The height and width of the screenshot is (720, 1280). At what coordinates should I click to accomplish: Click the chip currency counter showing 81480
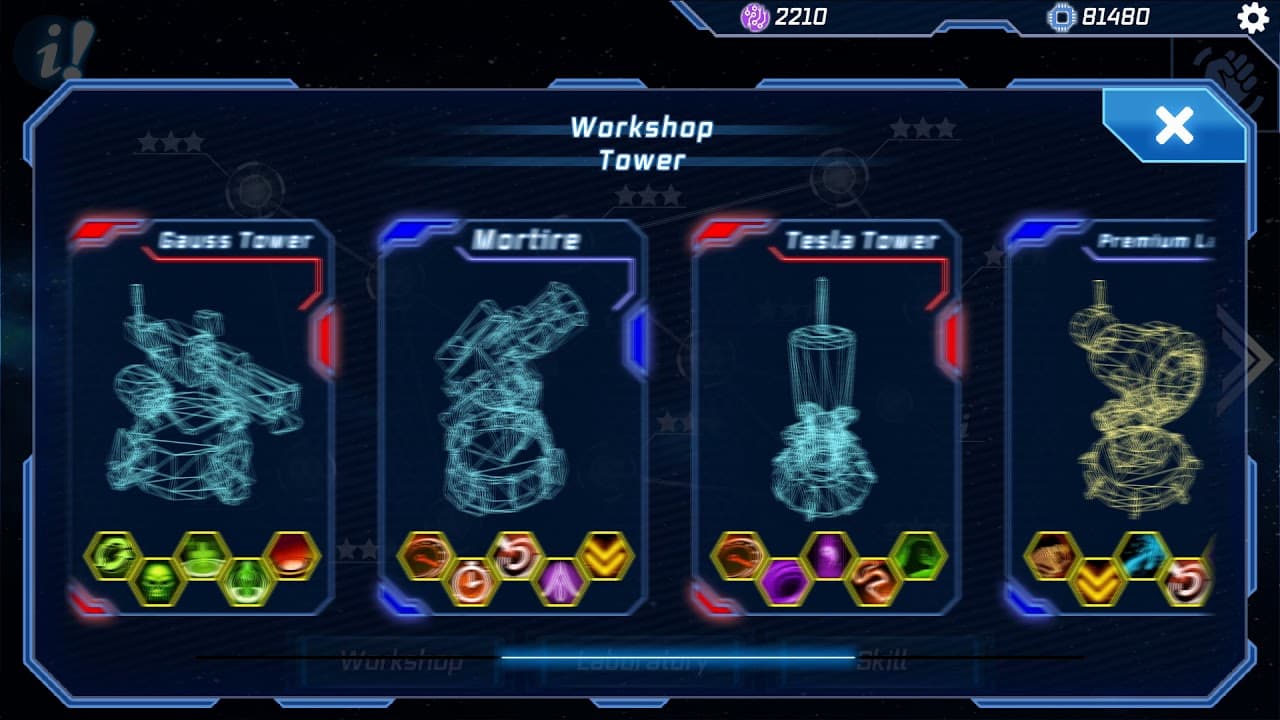pyautogui.click(x=1090, y=15)
